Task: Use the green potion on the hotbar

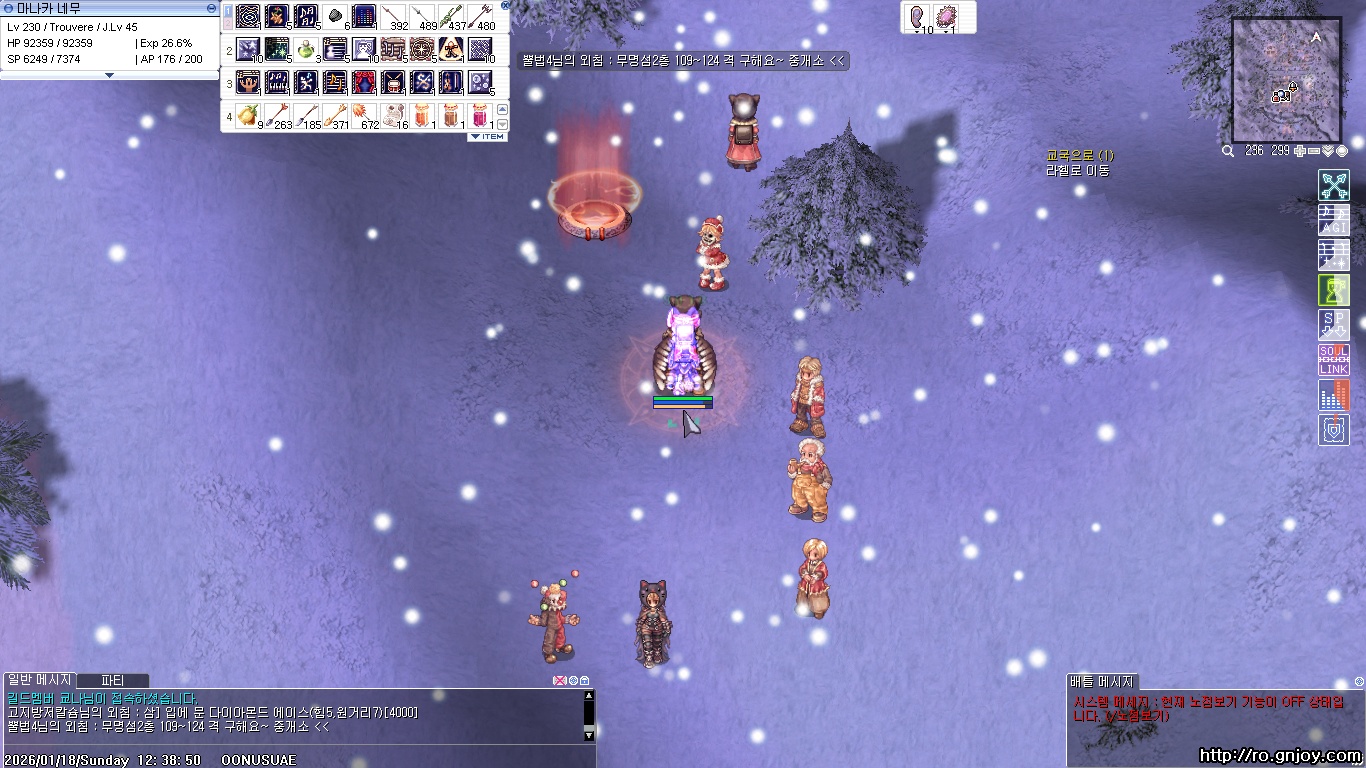Action: (x=306, y=49)
